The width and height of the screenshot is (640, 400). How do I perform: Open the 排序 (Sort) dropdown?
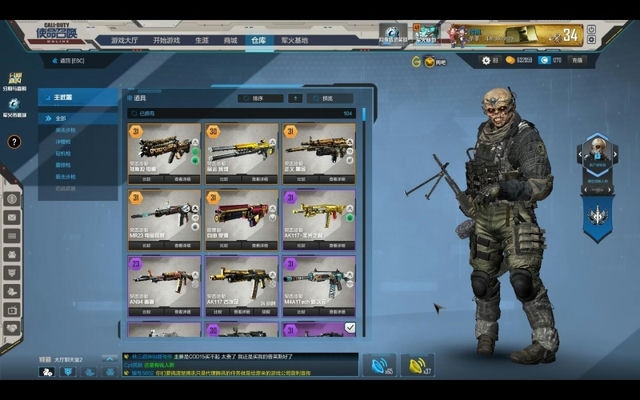(x=258, y=98)
